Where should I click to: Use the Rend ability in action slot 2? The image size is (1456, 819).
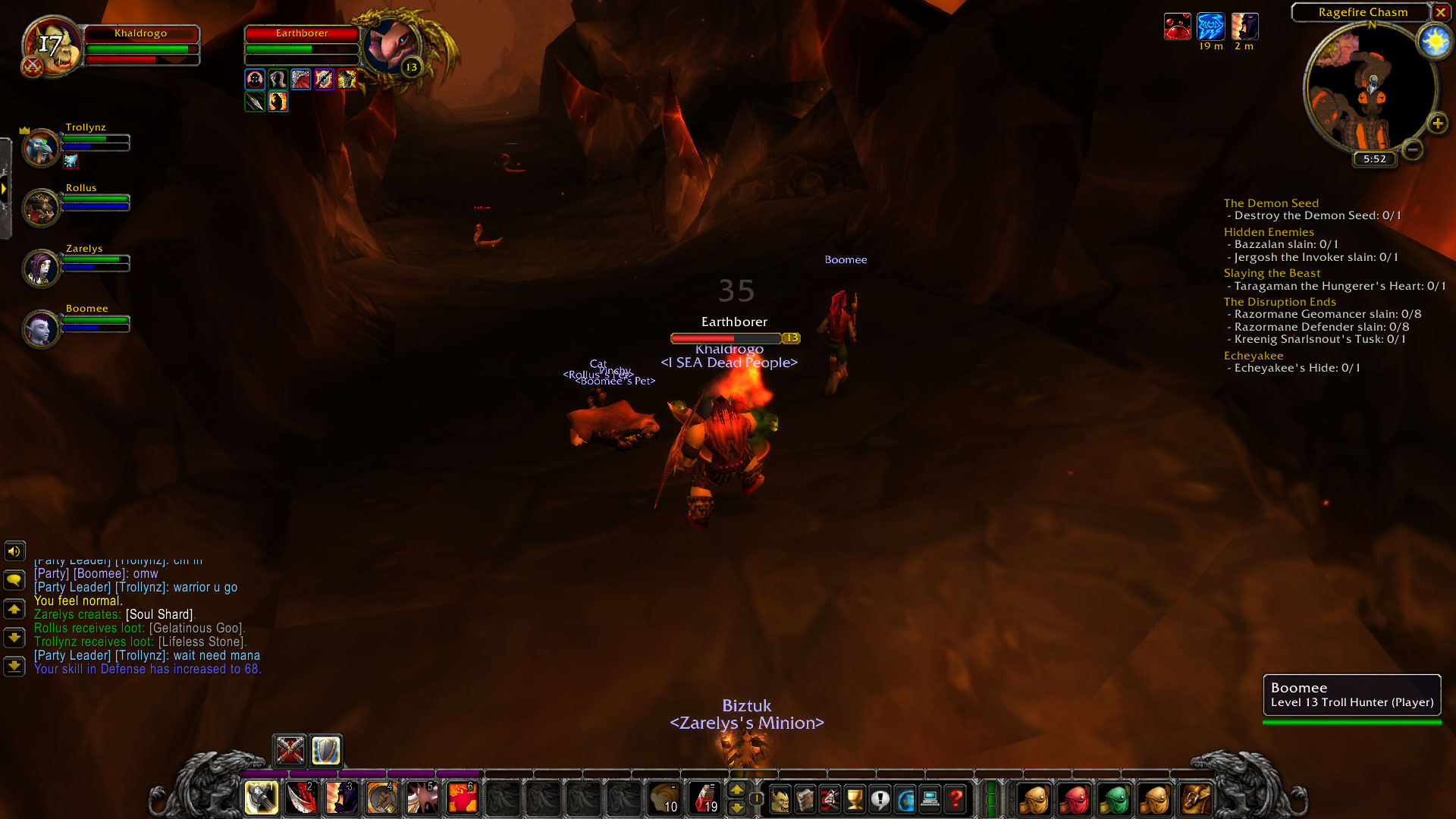pos(302,798)
